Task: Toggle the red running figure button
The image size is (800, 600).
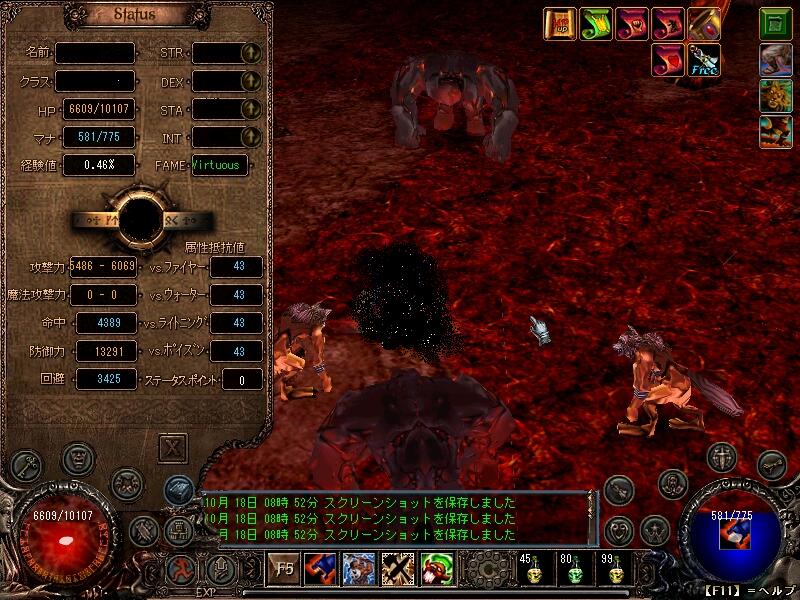Action: click(180, 571)
